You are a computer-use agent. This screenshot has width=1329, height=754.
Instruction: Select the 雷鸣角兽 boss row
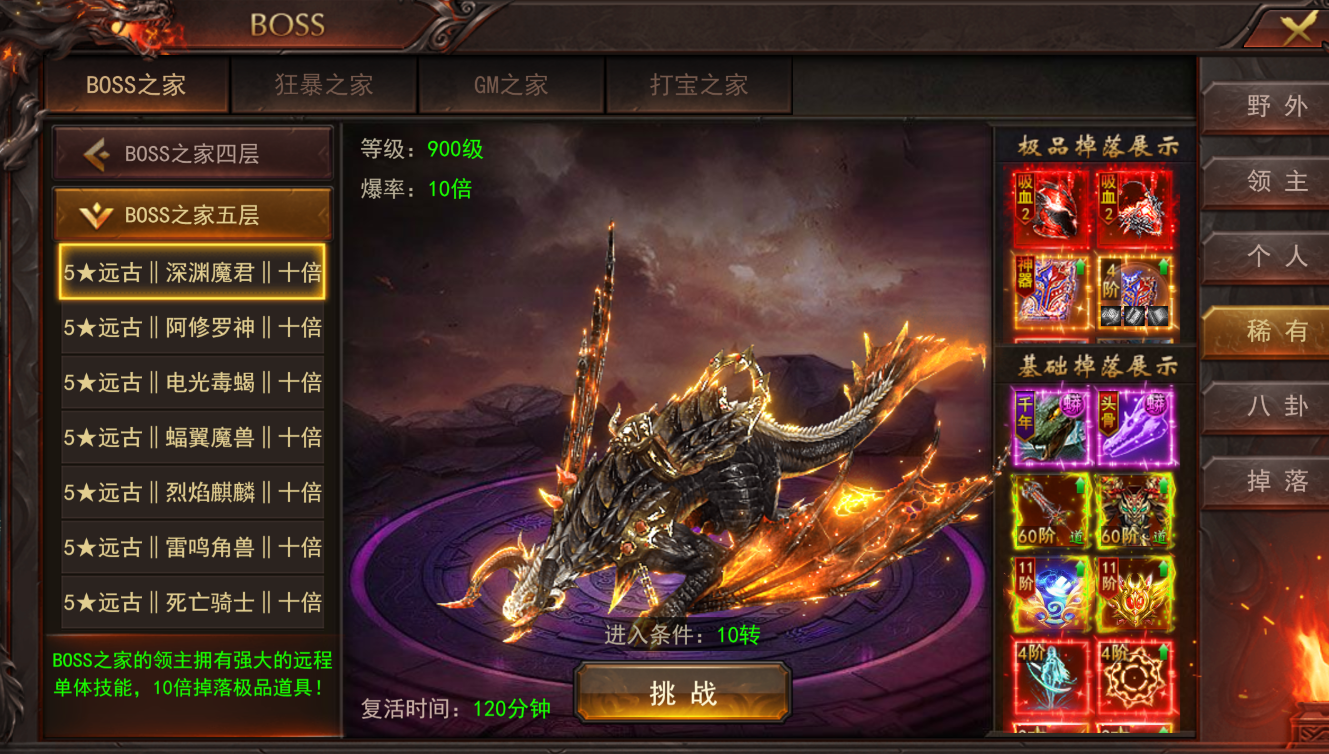click(x=192, y=547)
